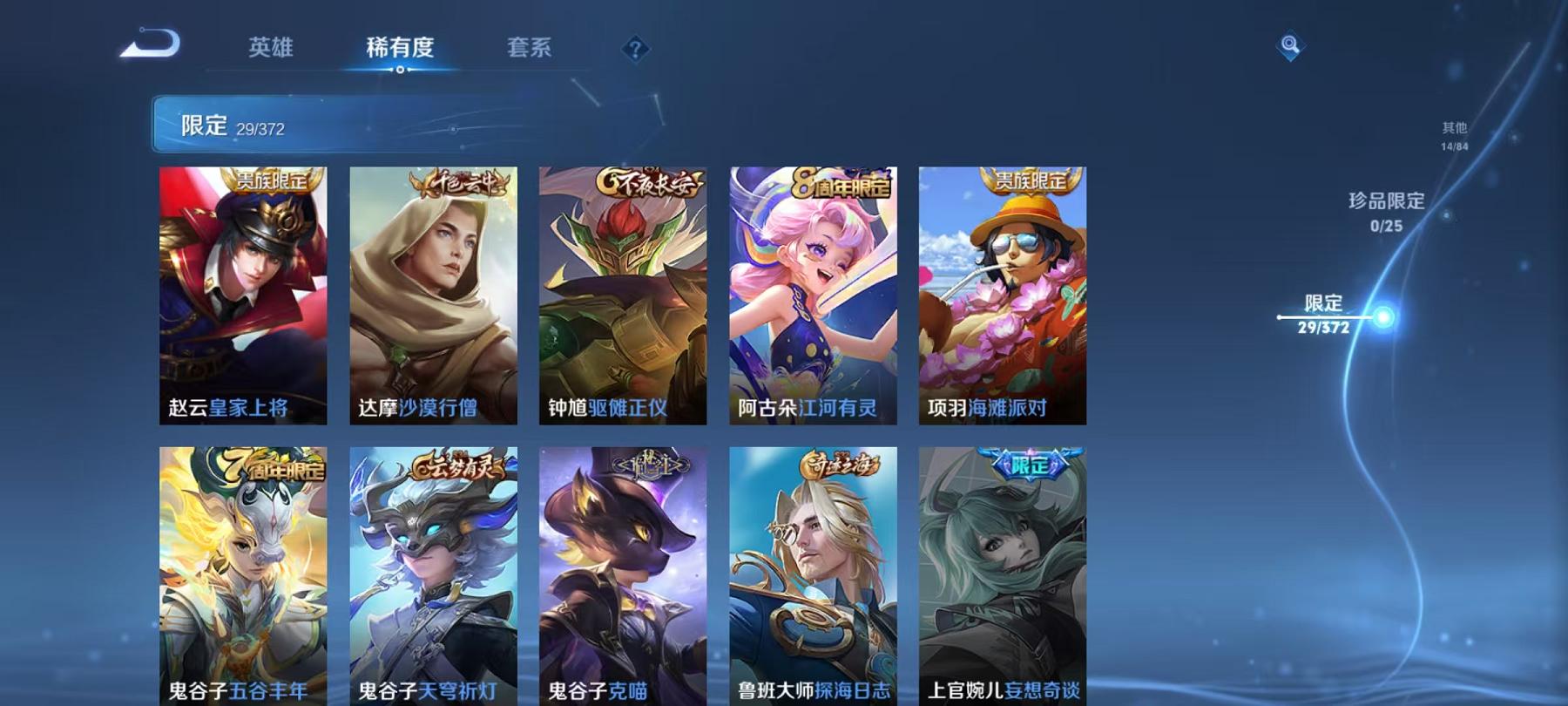The height and width of the screenshot is (706, 1568).
Task: Select the 稀有度 tab
Action: tap(402, 48)
